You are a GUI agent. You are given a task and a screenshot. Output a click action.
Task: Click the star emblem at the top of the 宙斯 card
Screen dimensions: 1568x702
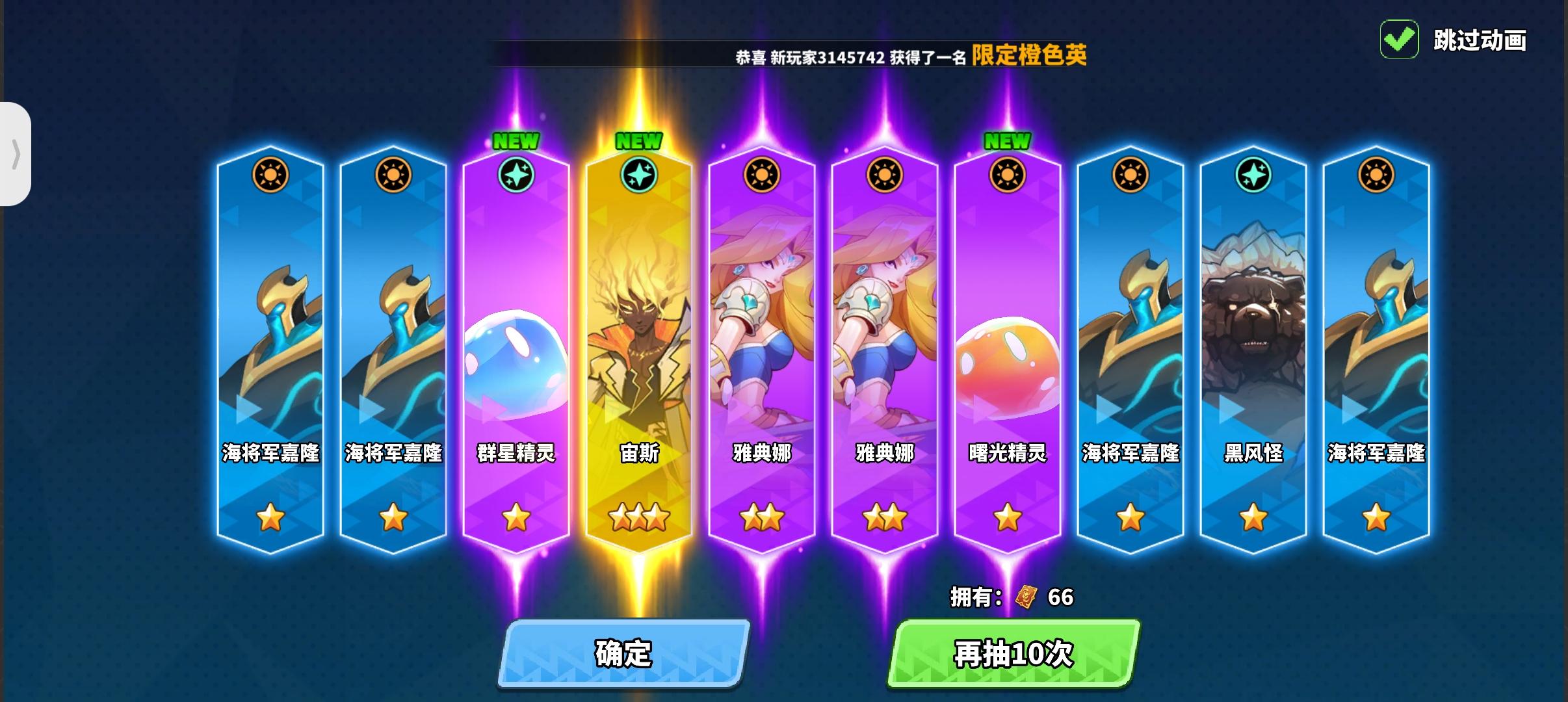(x=640, y=174)
